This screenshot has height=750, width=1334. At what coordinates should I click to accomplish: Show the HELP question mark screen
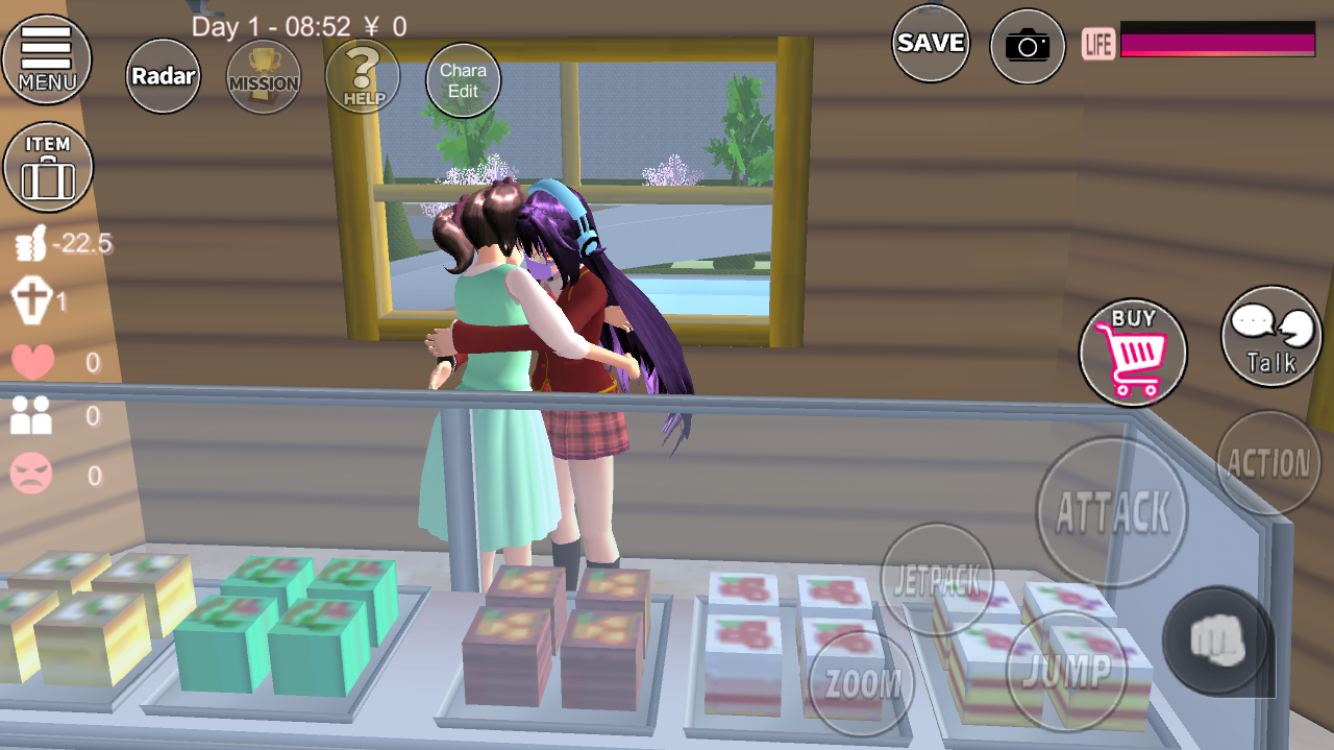pyautogui.click(x=362, y=76)
